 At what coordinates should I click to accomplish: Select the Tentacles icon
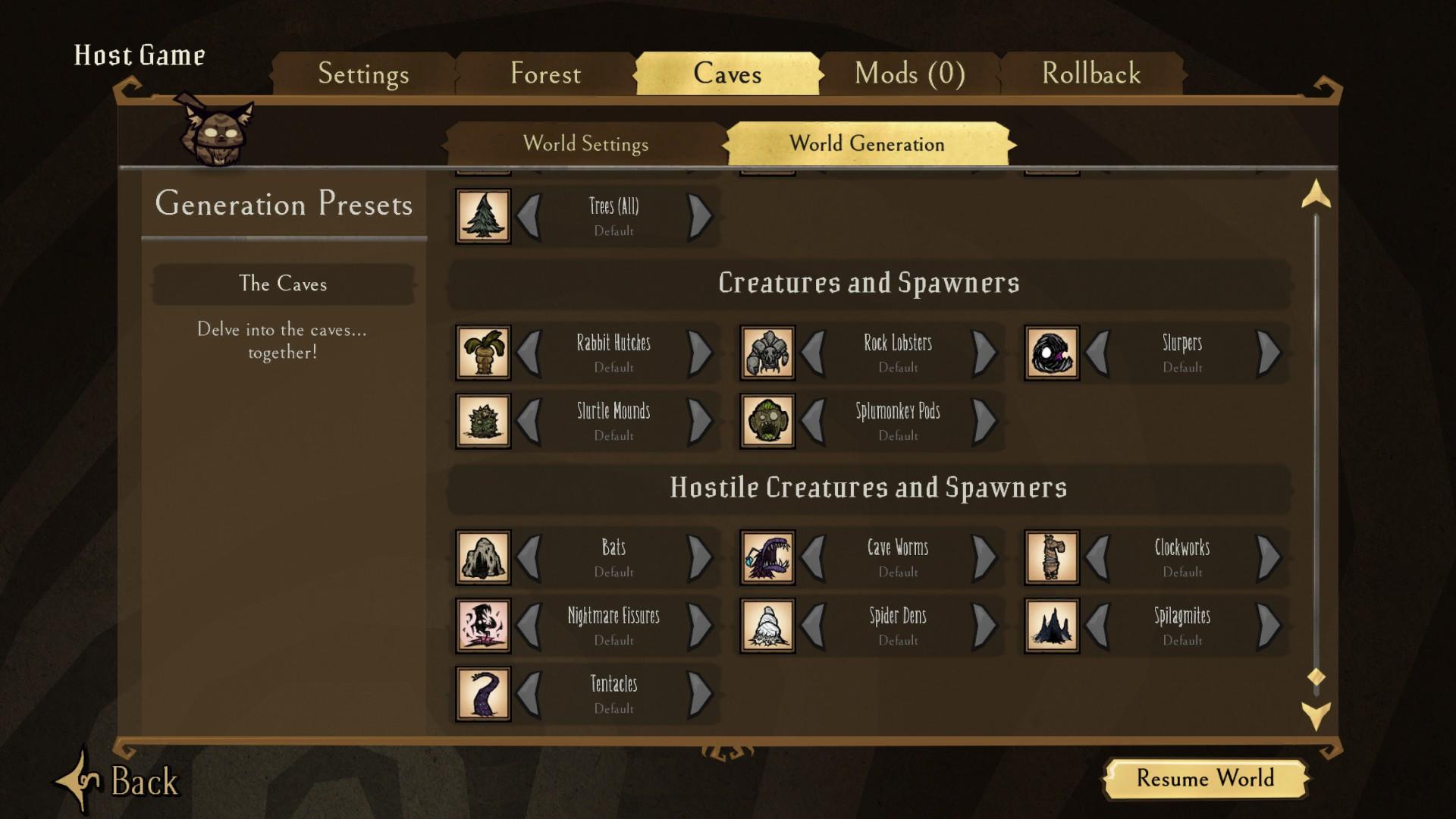click(x=483, y=695)
